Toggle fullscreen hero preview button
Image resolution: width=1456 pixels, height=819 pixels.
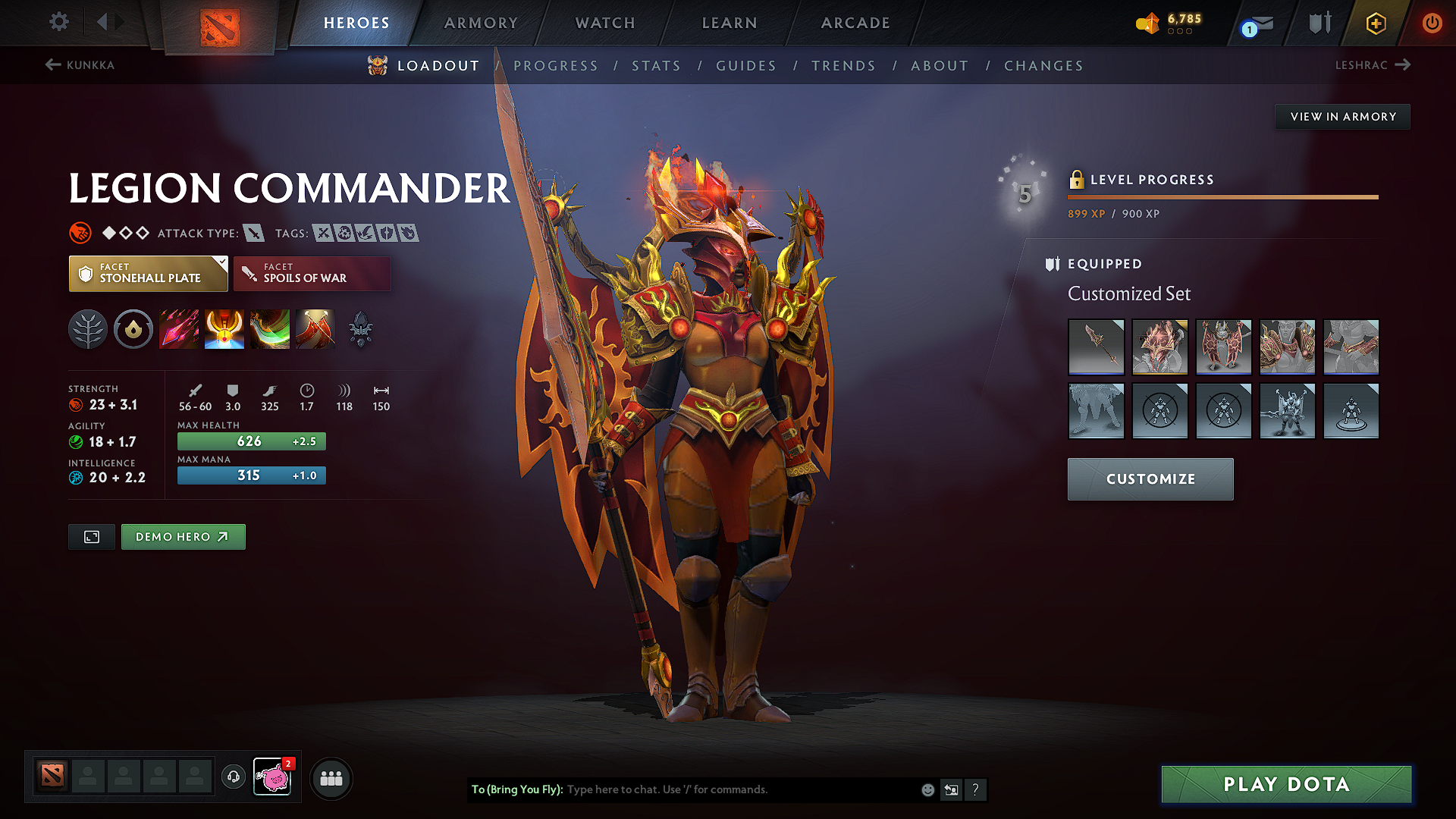tap(91, 536)
